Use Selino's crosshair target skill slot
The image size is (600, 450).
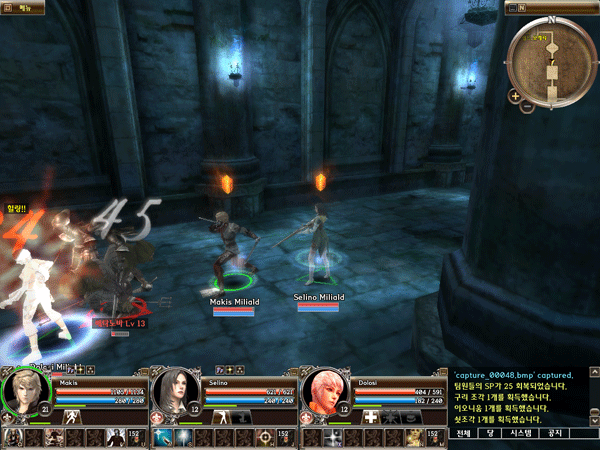click(264, 437)
